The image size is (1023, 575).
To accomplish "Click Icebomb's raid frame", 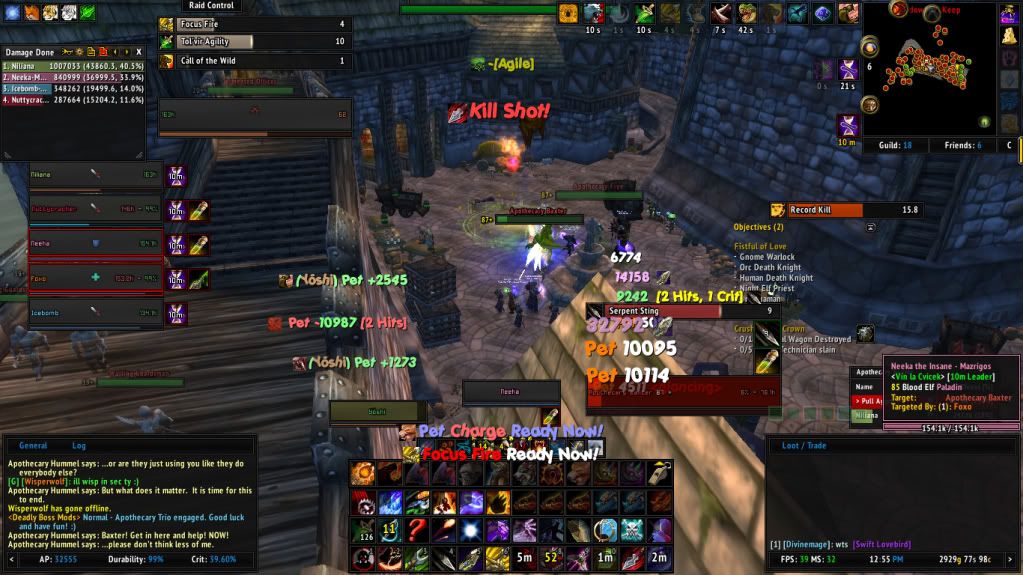I will coord(95,313).
